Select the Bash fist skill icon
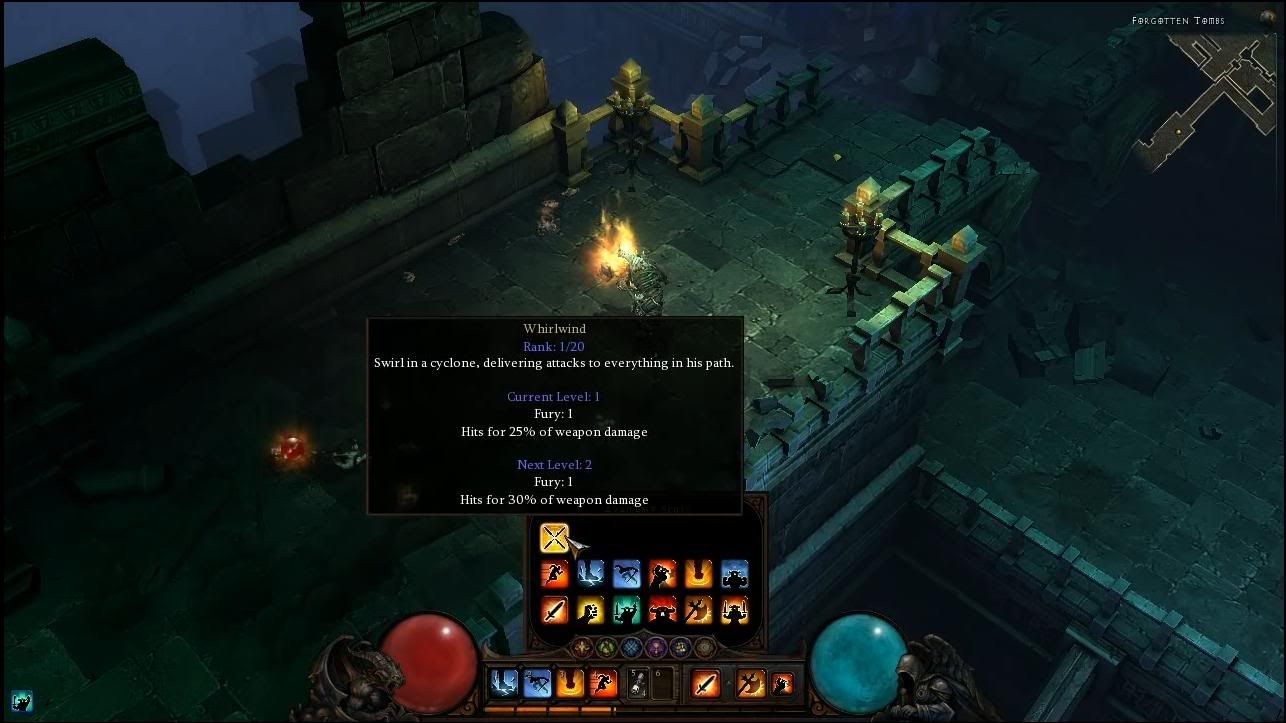This screenshot has width=1286, height=723. (x=592, y=610)
